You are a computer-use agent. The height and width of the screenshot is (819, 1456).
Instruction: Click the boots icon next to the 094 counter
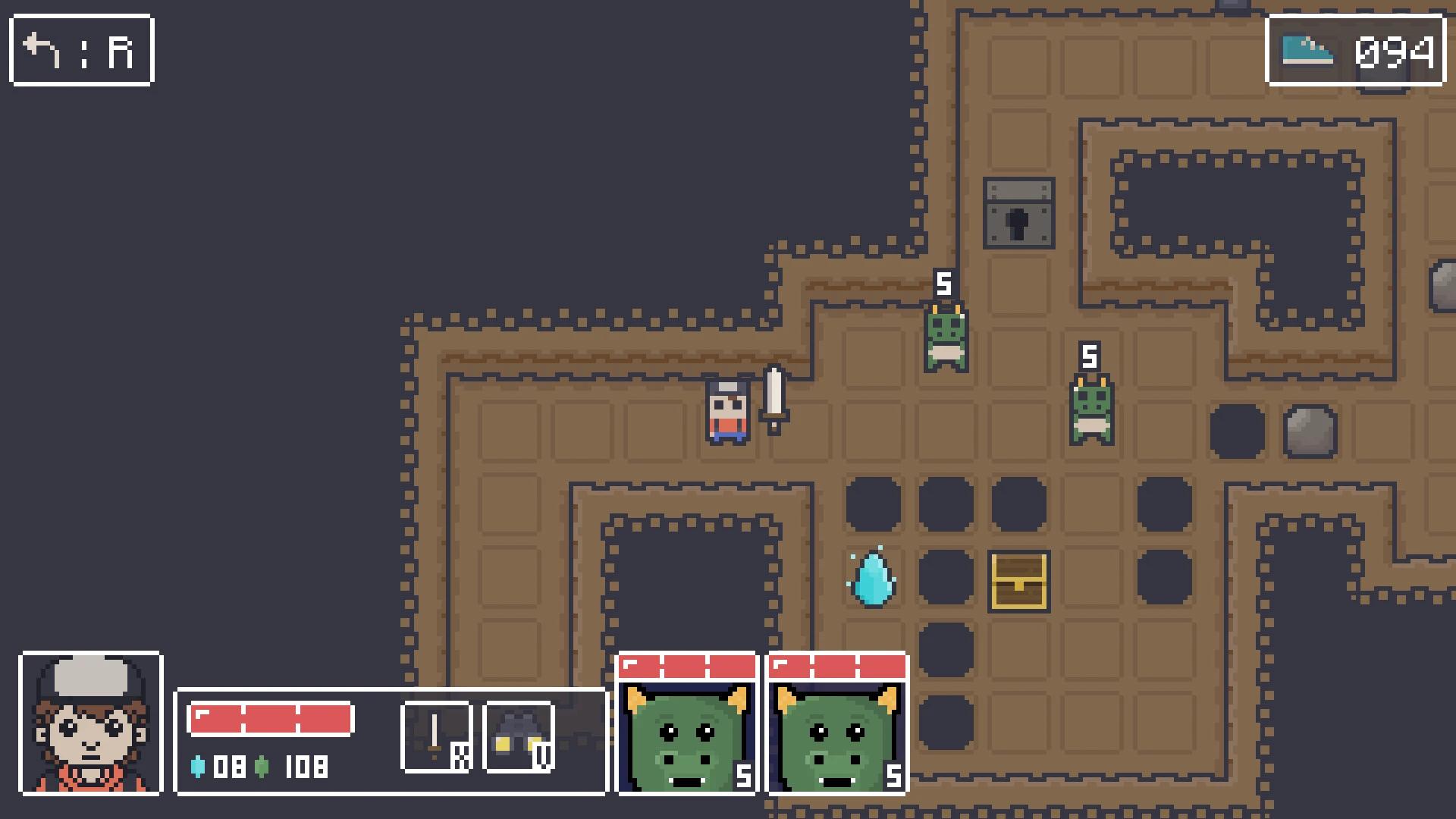pos(1306,49)
